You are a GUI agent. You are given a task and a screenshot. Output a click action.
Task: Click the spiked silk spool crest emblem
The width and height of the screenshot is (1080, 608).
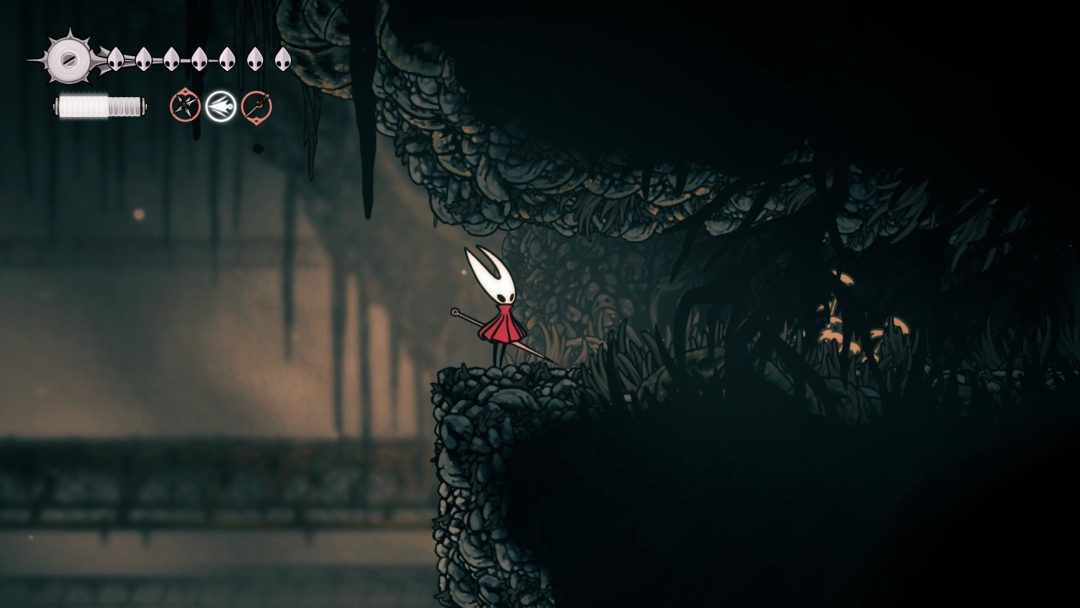pos(68,59)
